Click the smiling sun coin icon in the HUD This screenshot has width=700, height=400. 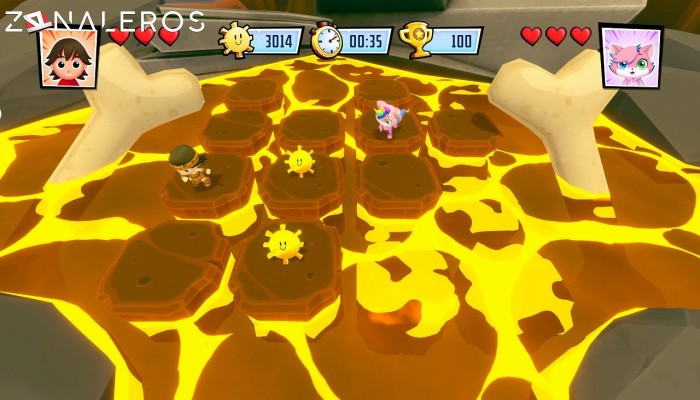[235, 40]
